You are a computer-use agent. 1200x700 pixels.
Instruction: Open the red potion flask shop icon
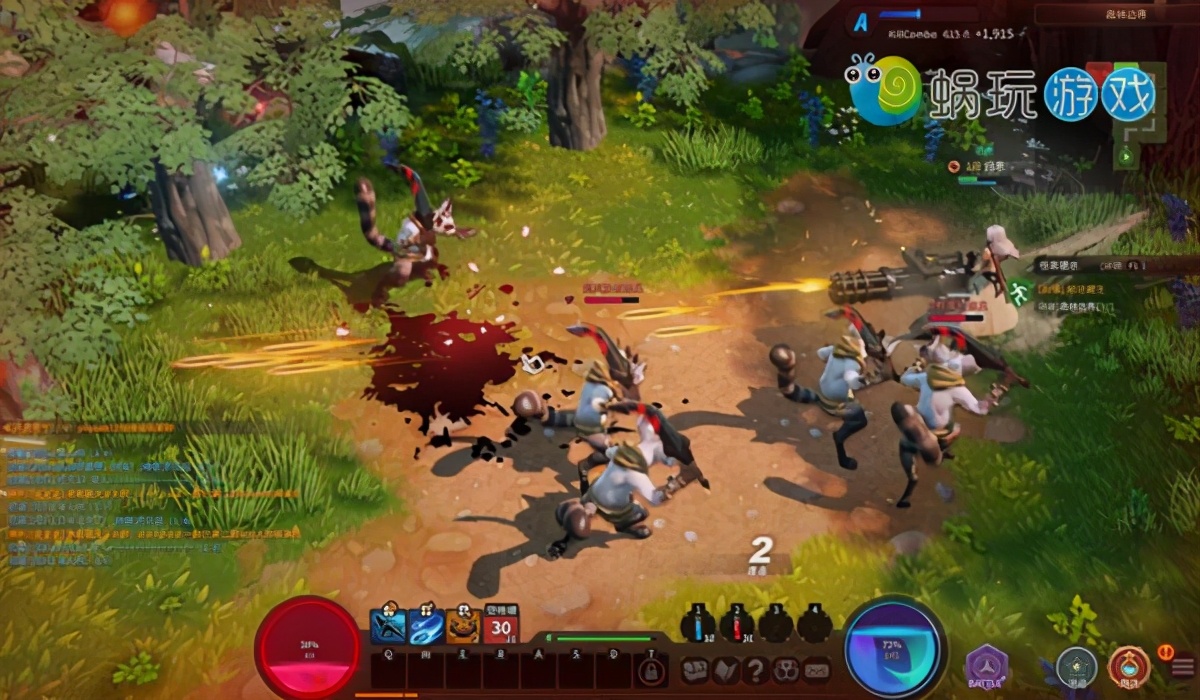coord(1128,666)
